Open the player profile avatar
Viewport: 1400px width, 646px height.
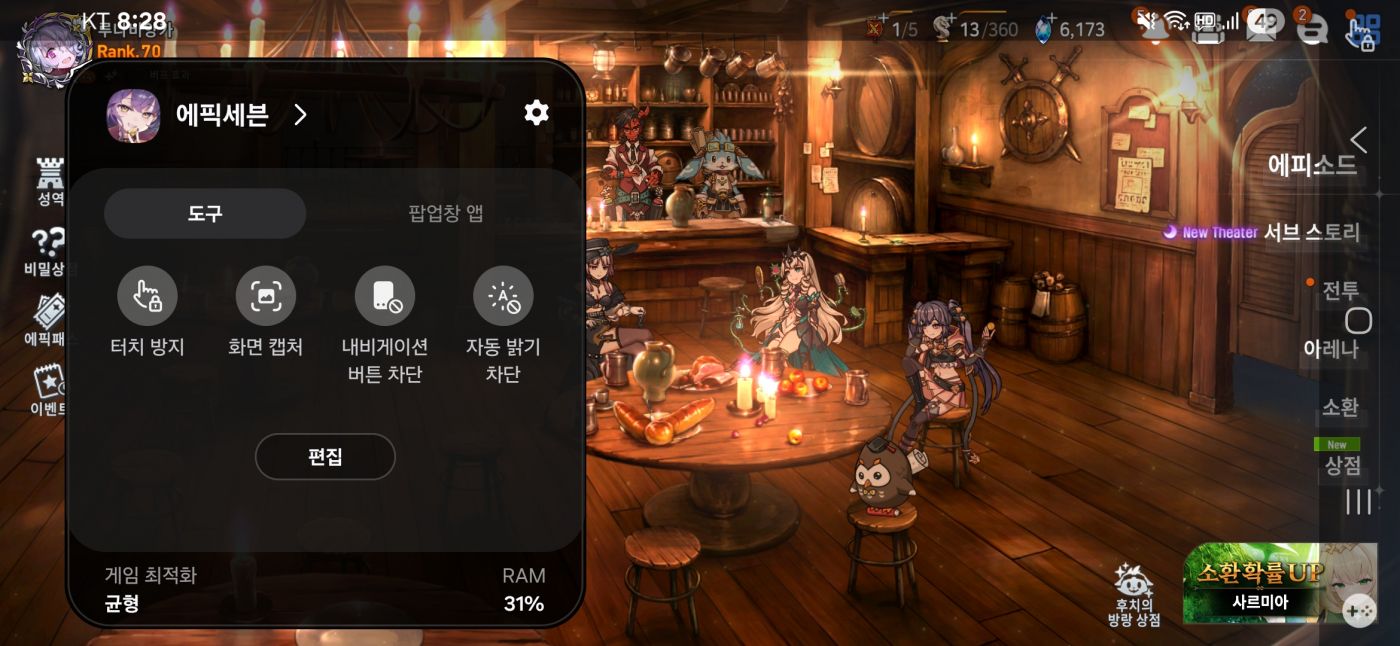[x=55, y=50]
